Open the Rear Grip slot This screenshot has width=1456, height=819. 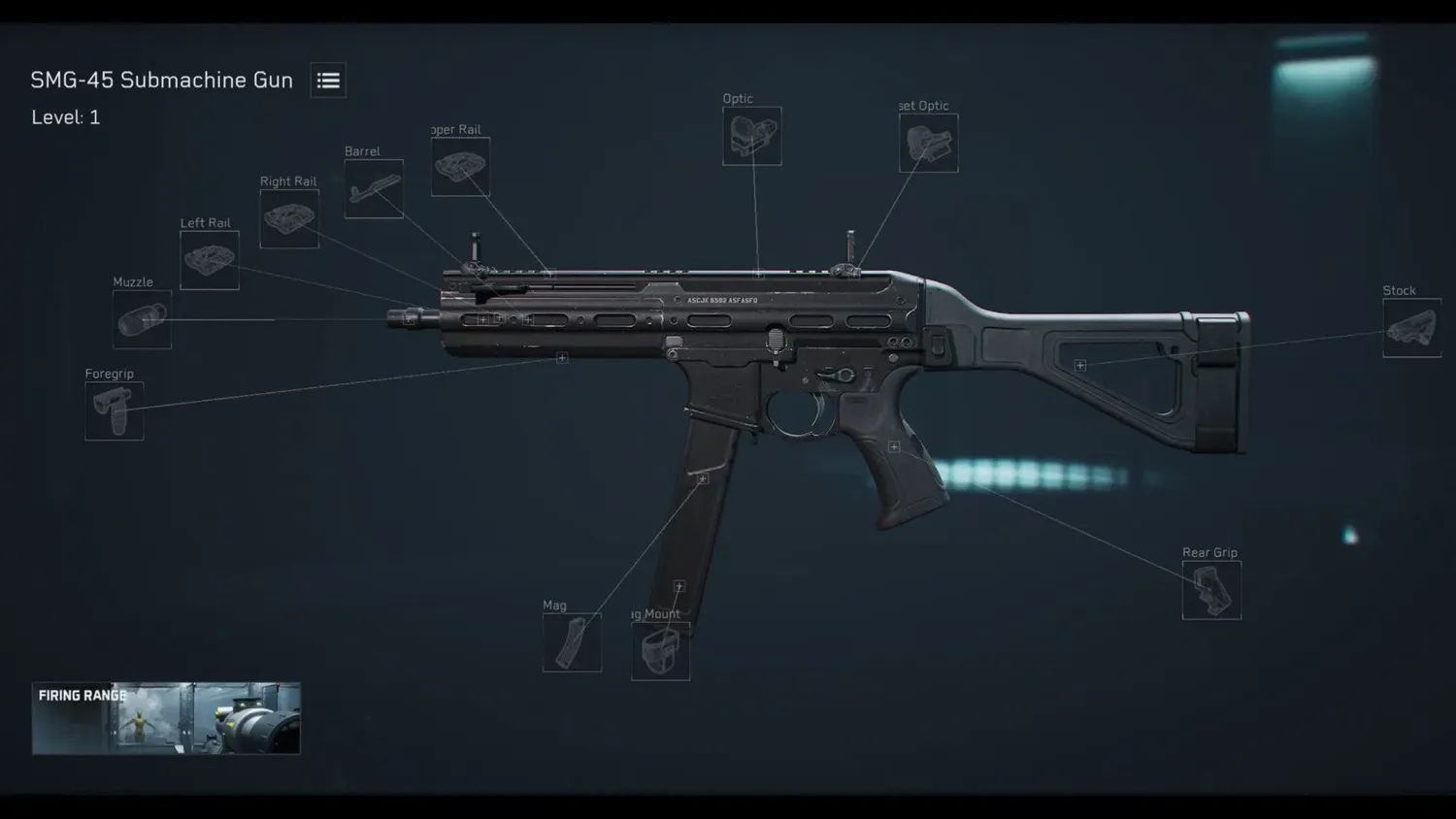pyautogui.click(x=1210, y=590)
